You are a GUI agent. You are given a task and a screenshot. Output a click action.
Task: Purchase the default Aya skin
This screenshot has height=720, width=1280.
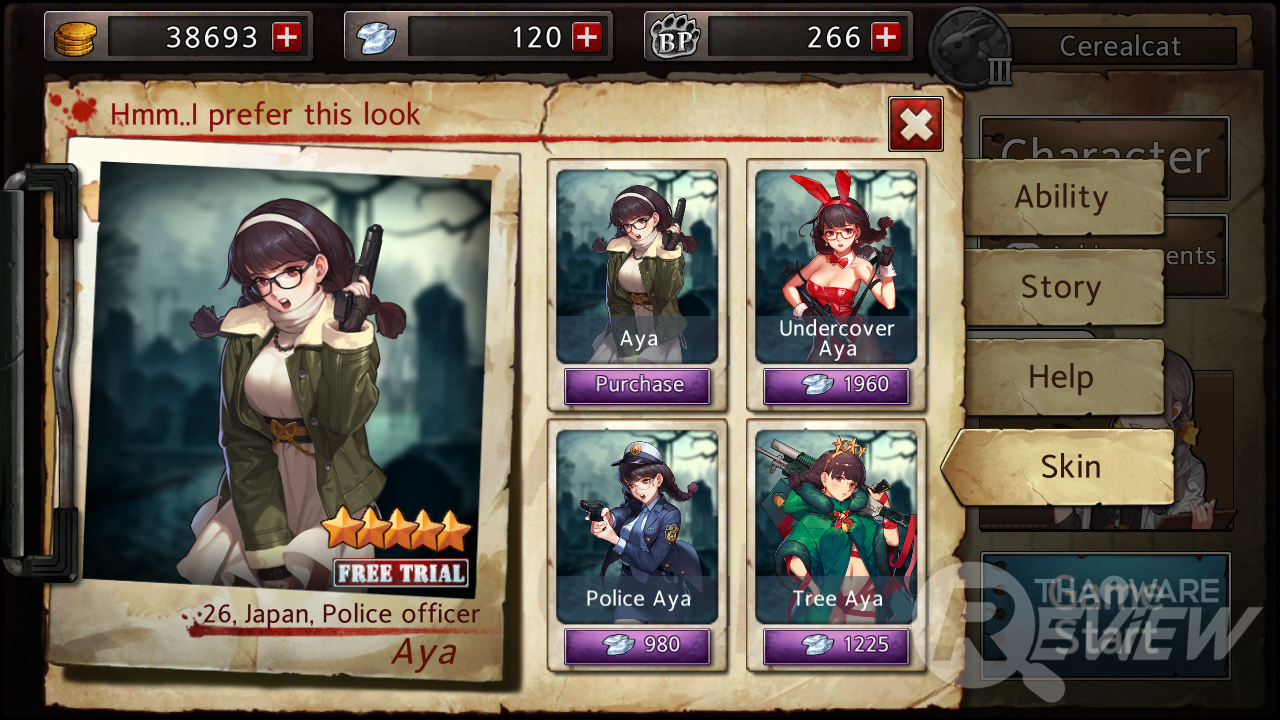[638, 386]
